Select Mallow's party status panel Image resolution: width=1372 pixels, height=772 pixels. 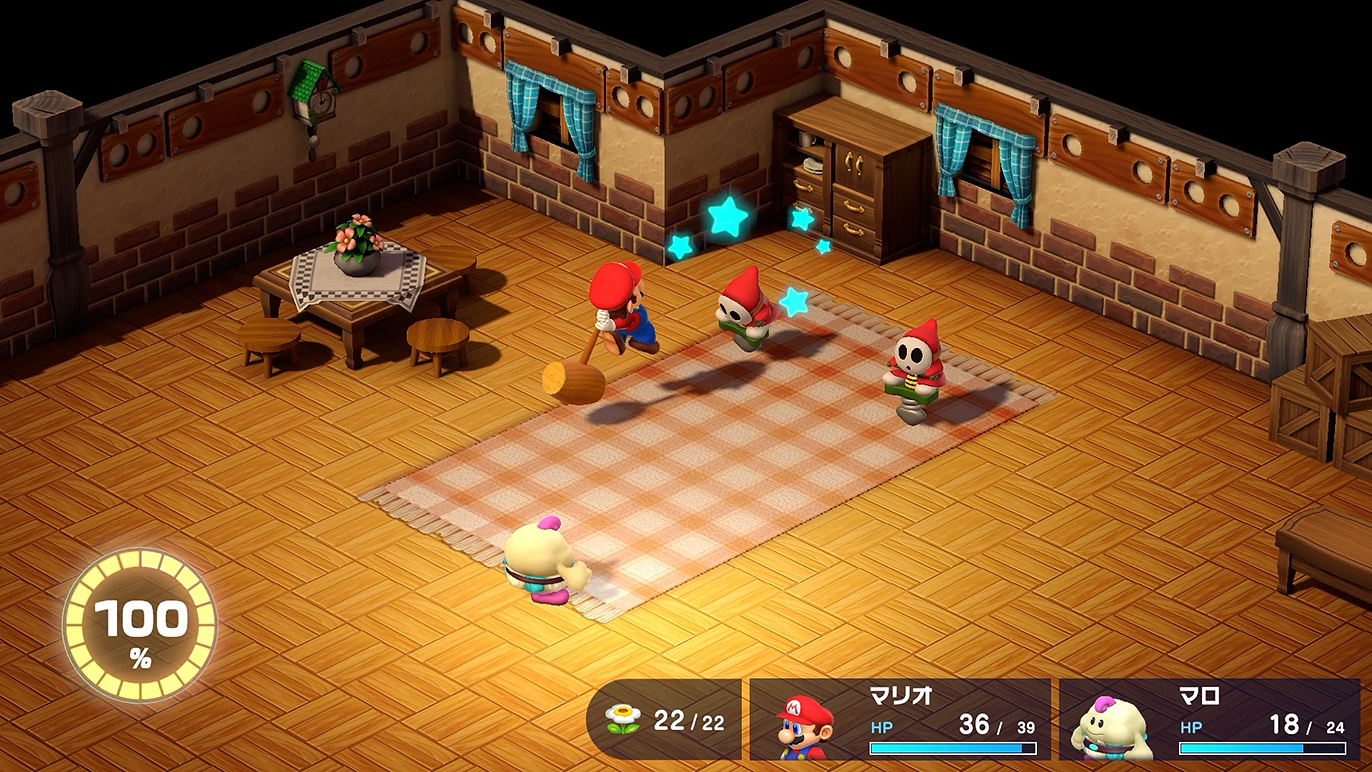(x=1210, y=720)
